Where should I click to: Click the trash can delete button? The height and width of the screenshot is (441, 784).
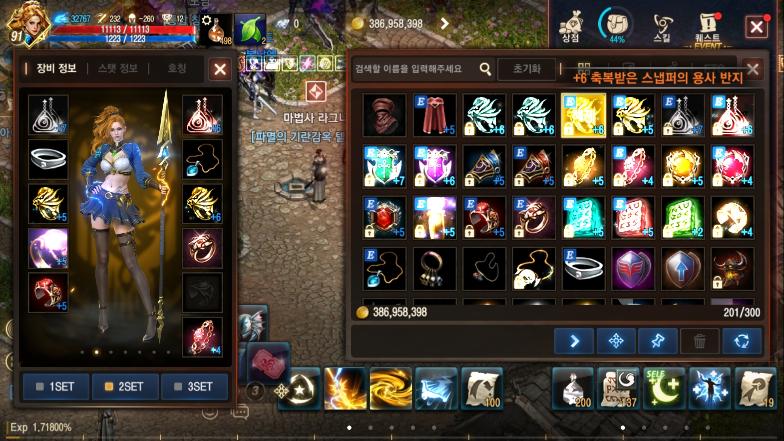tap(699, 341)
